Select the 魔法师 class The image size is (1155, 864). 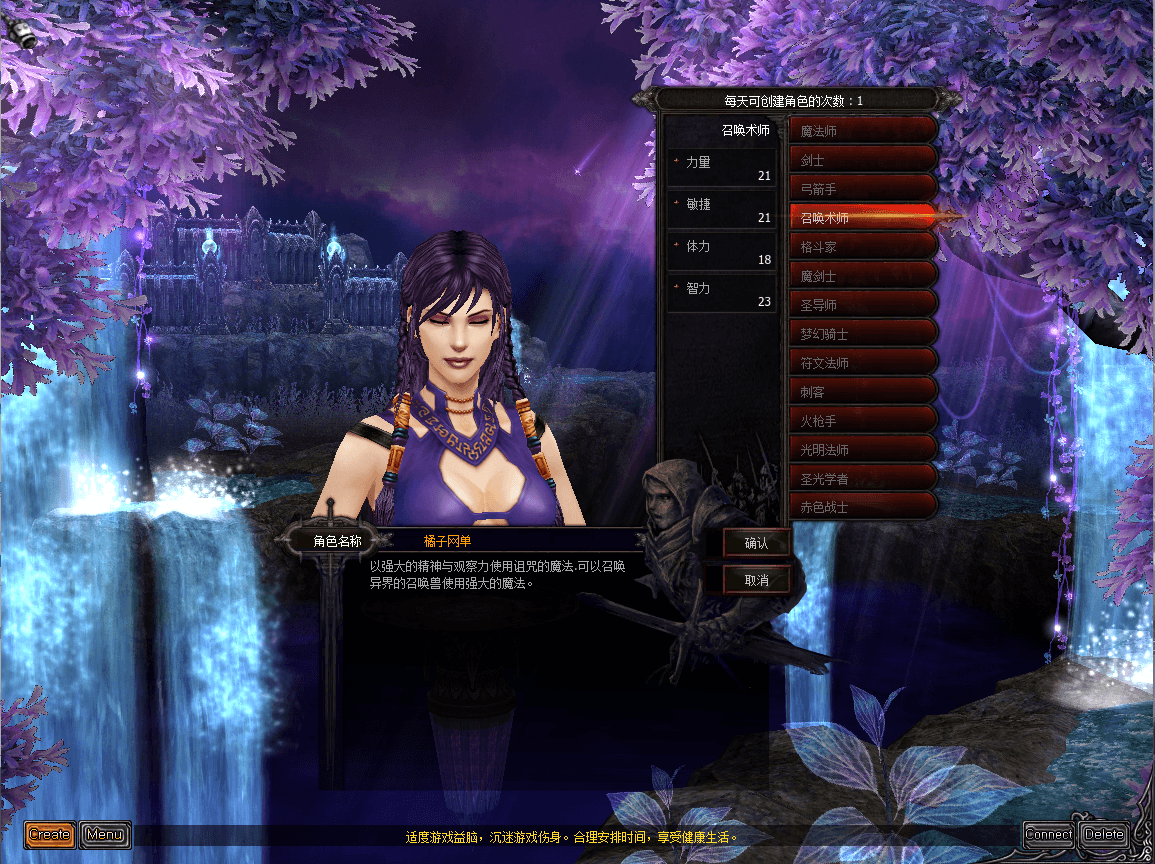(862, 130)
